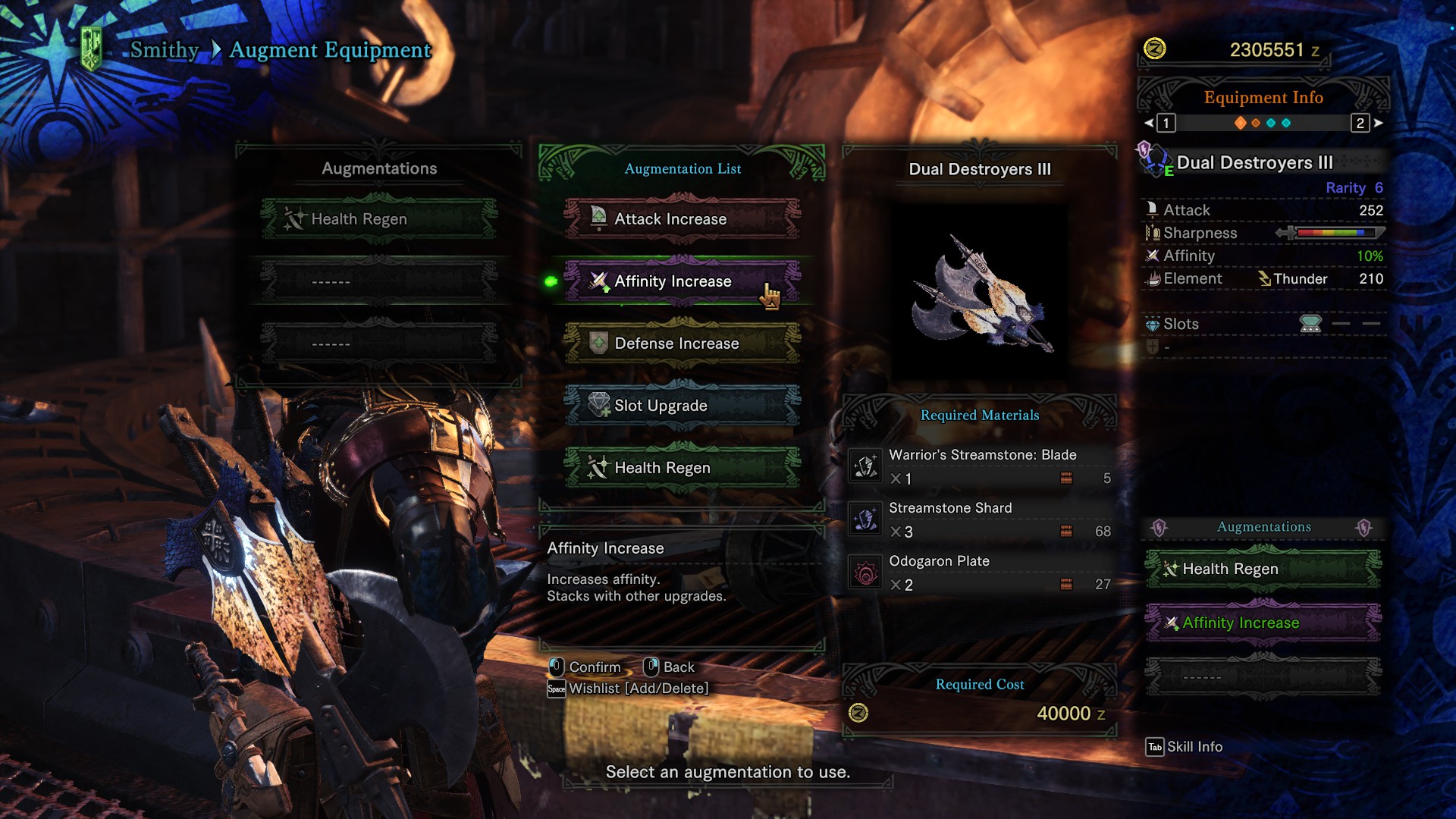Viewport: 1456px width, 819px height.
Task: Click the Slot Upgrade gem icon
Action: (x=598, y=406)
